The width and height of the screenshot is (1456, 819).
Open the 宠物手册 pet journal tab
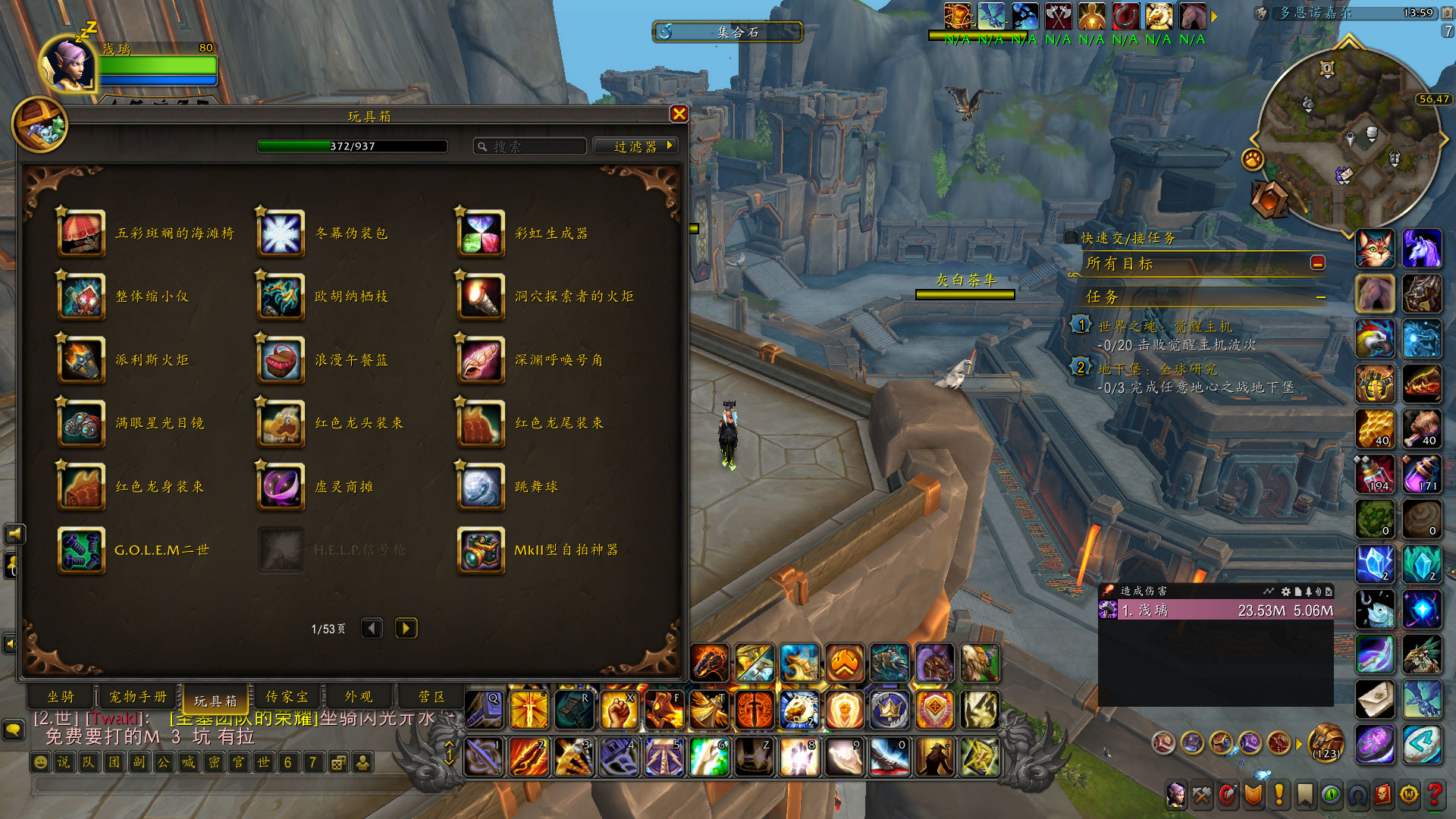pos(138,697)
